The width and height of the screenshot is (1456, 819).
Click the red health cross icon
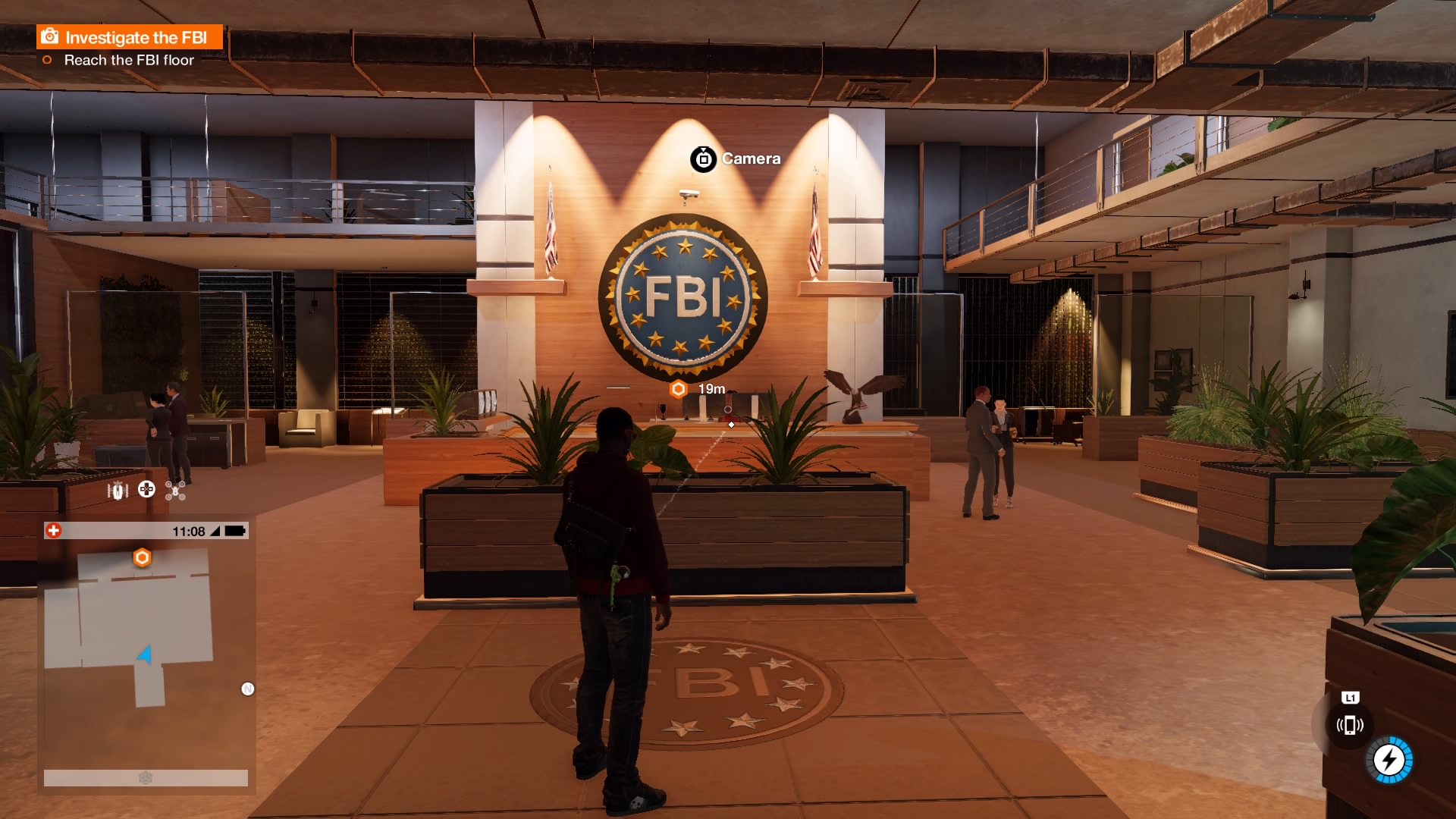[x=53, y=531]
